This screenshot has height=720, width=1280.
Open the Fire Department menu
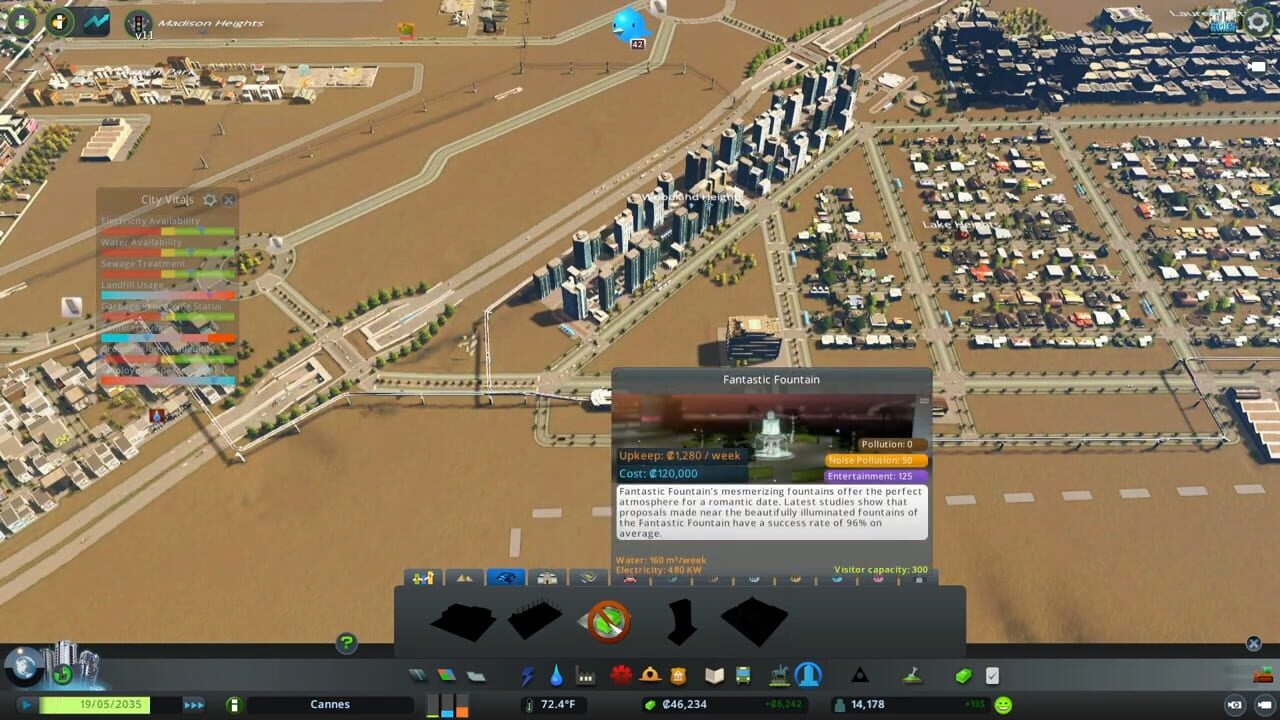tap(650, 676)
